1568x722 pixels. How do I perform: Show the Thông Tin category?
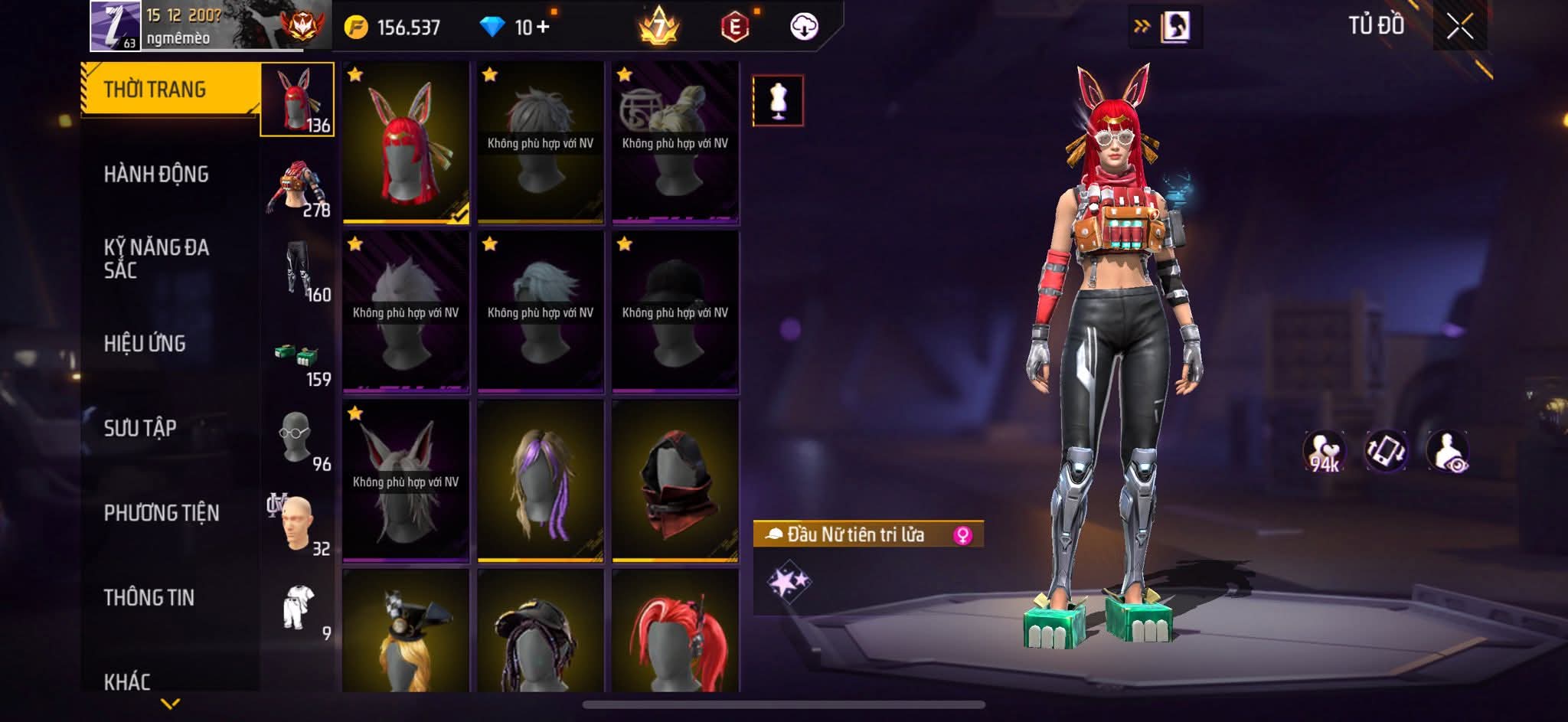click(x=149, y=597)
